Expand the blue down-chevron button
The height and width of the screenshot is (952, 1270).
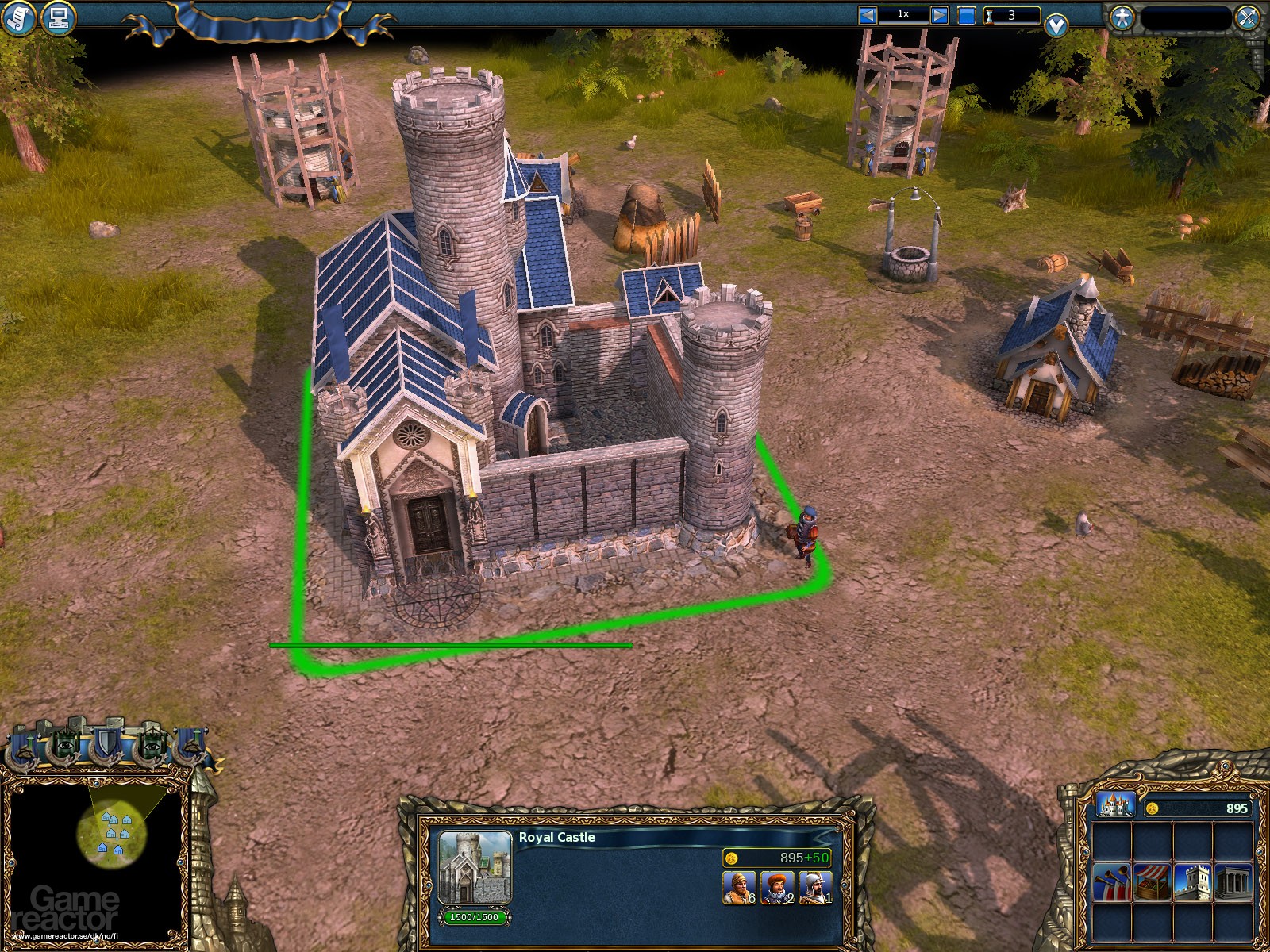[1056, 26]
